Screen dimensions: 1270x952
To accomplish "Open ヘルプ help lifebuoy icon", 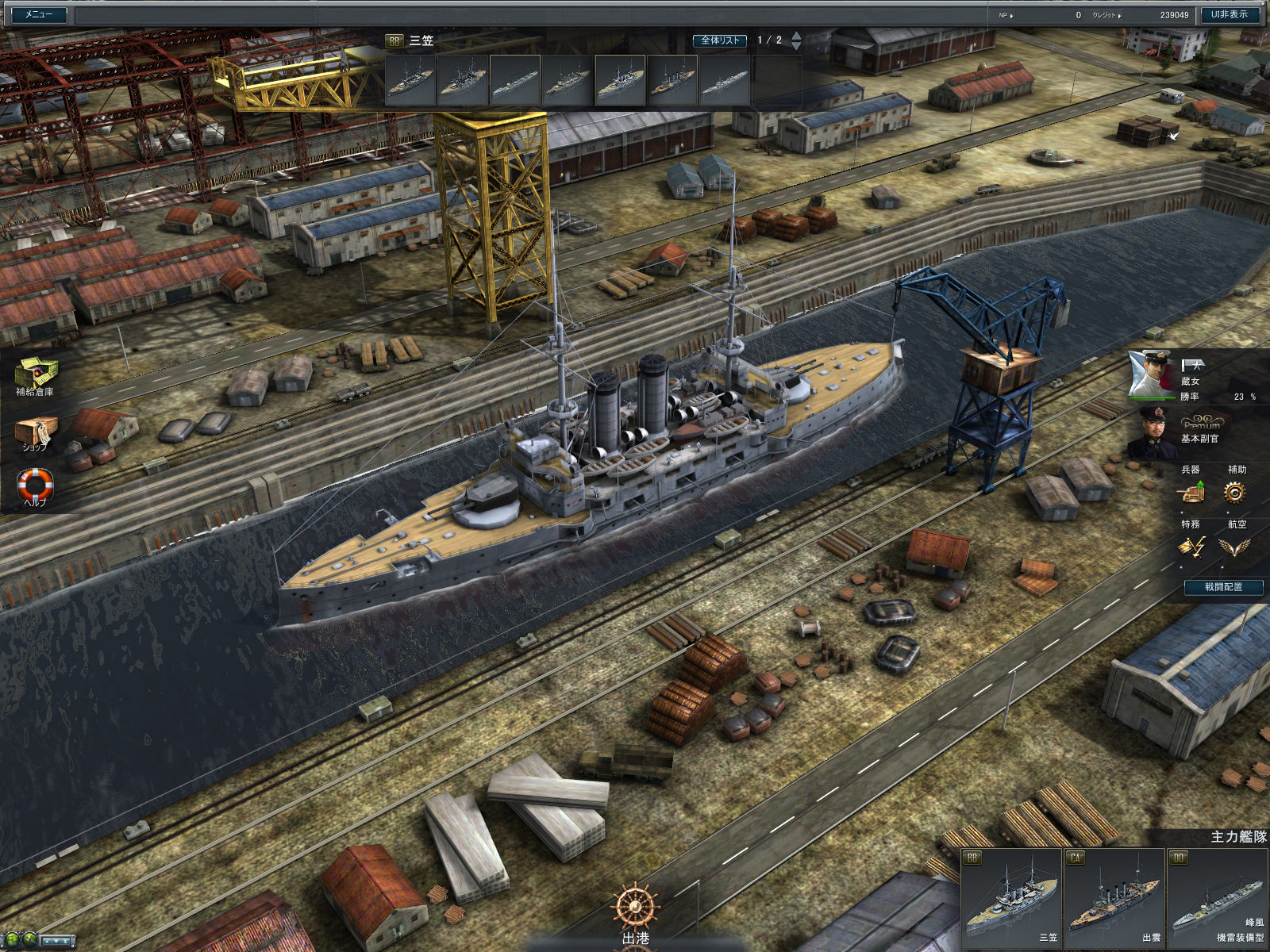I will click(35, 485).
